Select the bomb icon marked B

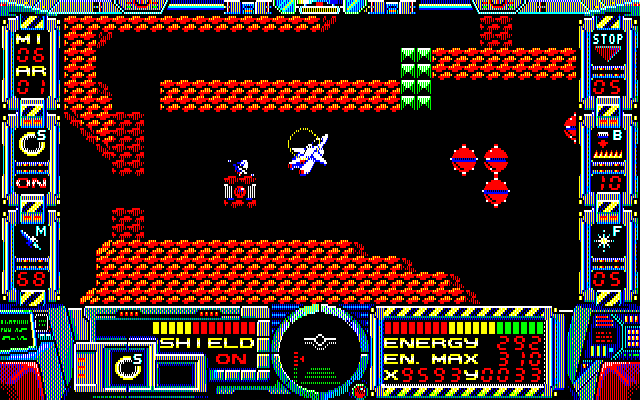(x=607, y=142)
